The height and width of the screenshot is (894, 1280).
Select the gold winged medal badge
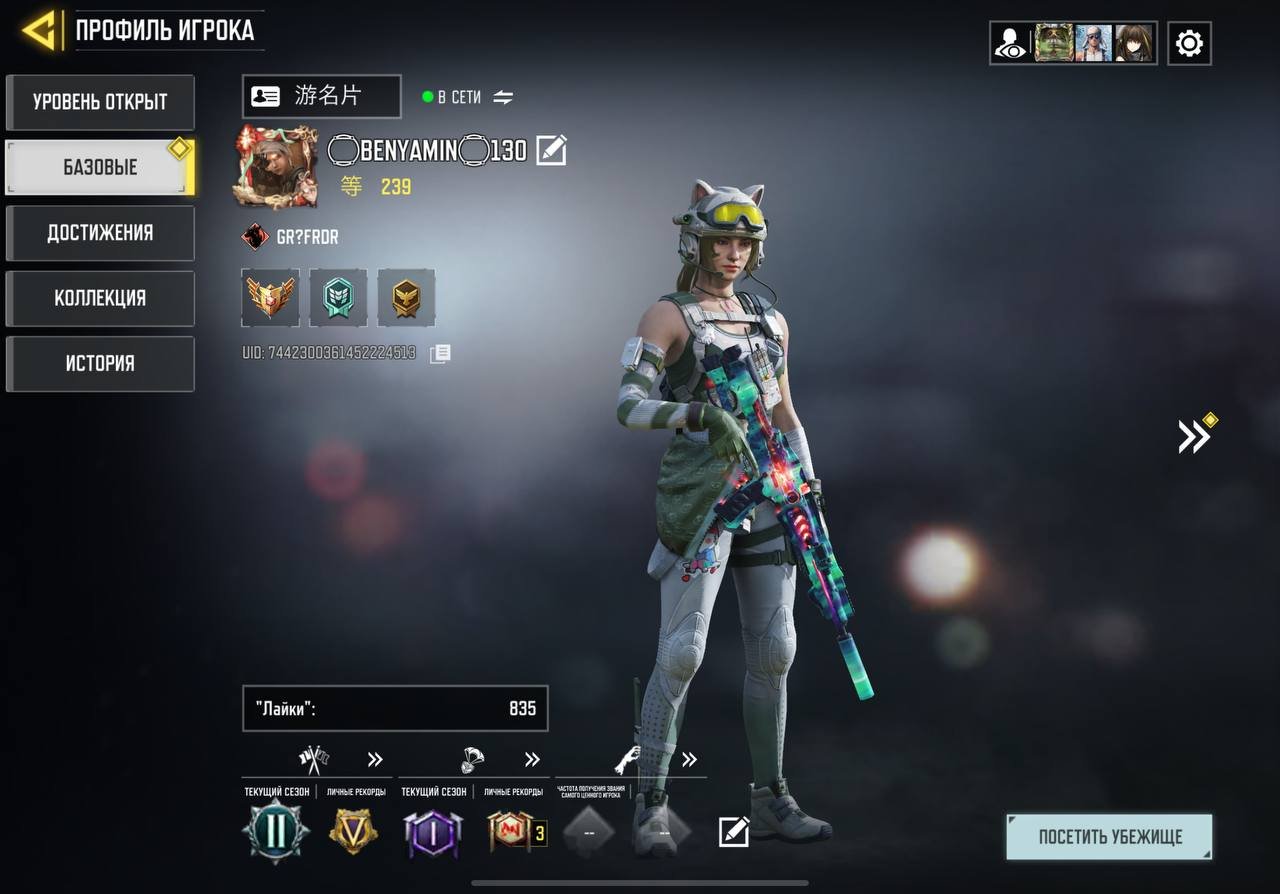(x=270, y=297)
